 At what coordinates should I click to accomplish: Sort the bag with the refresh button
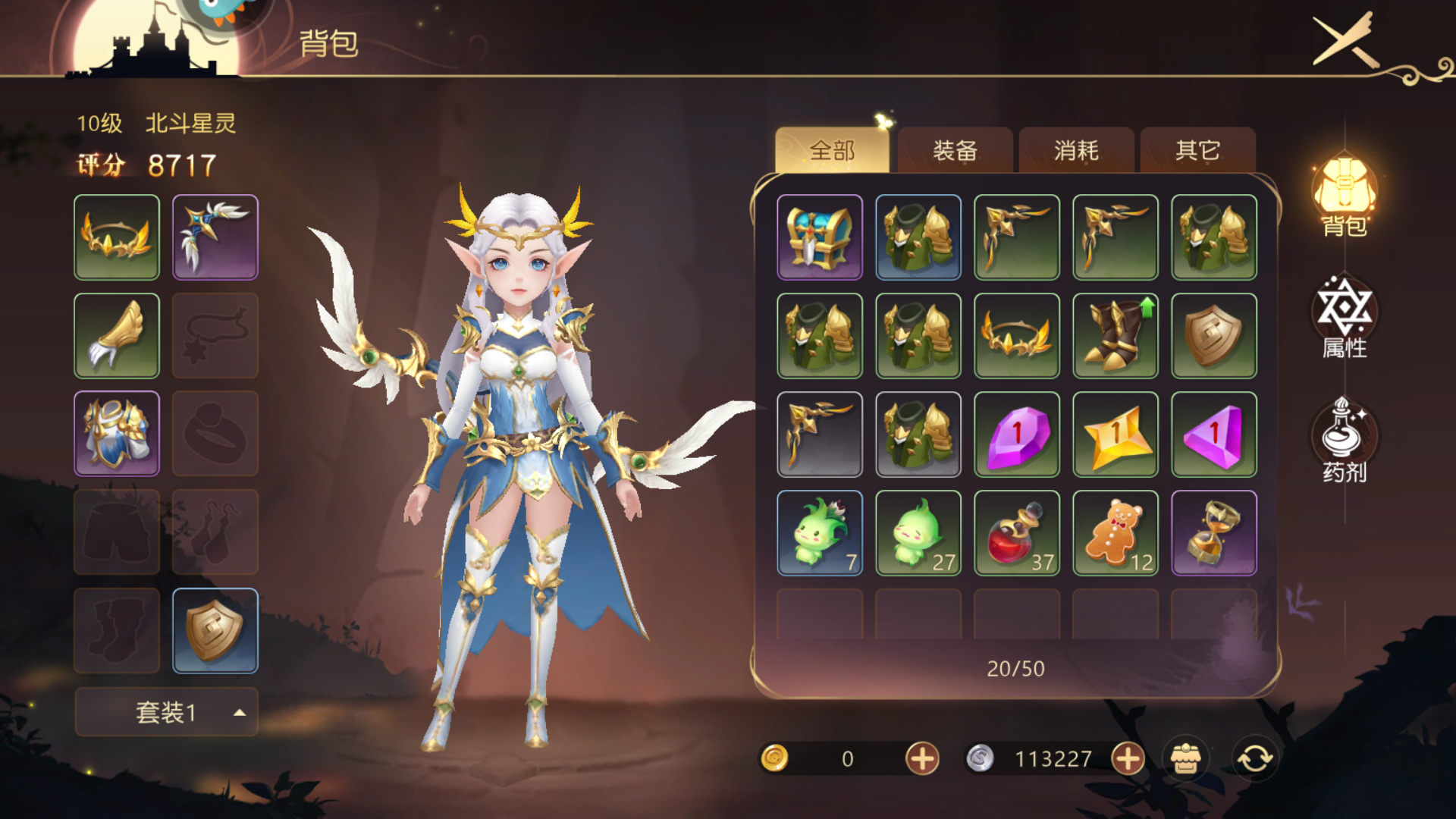pyautogui.click(x=1254, y=758)
